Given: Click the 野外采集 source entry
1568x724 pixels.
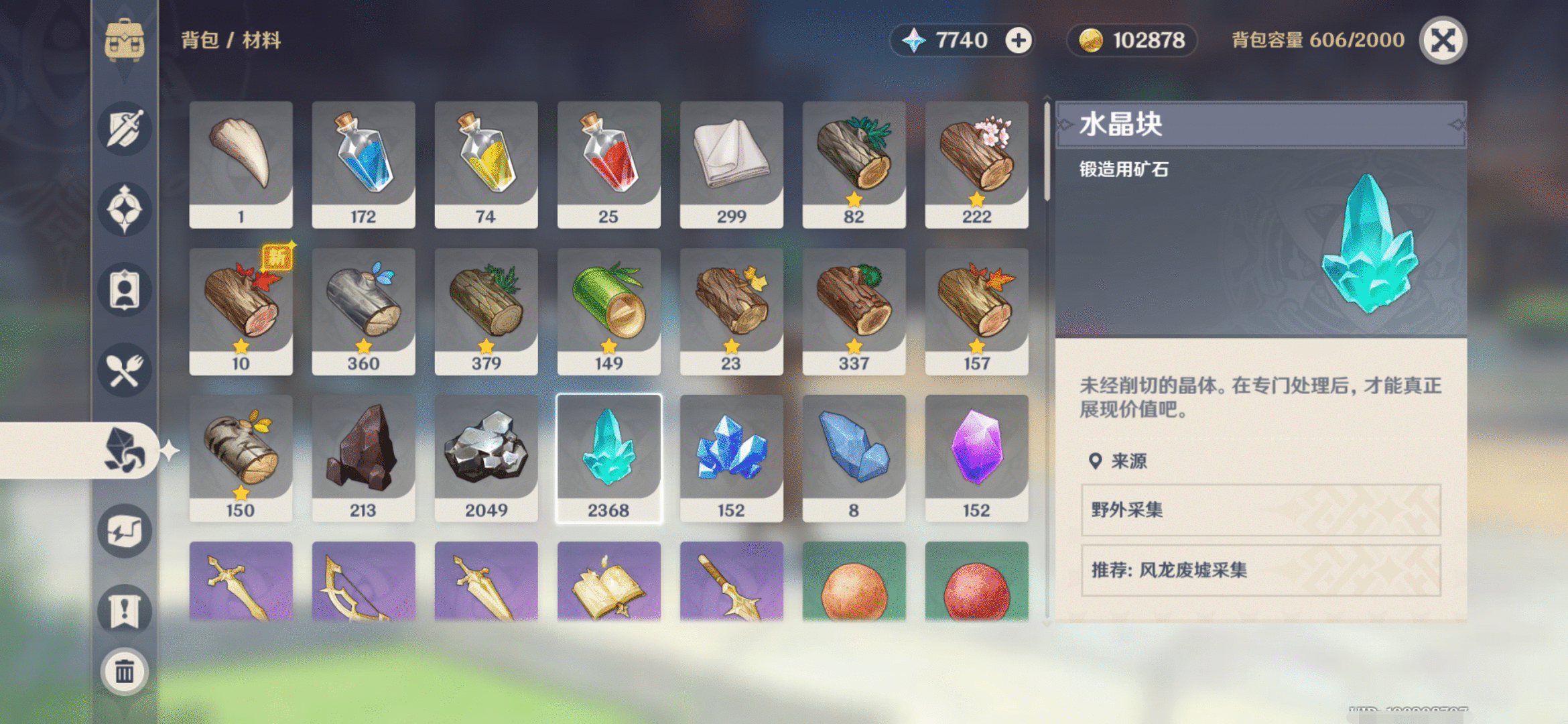Looking at the screenshot, I should (x=1263, y=509).
